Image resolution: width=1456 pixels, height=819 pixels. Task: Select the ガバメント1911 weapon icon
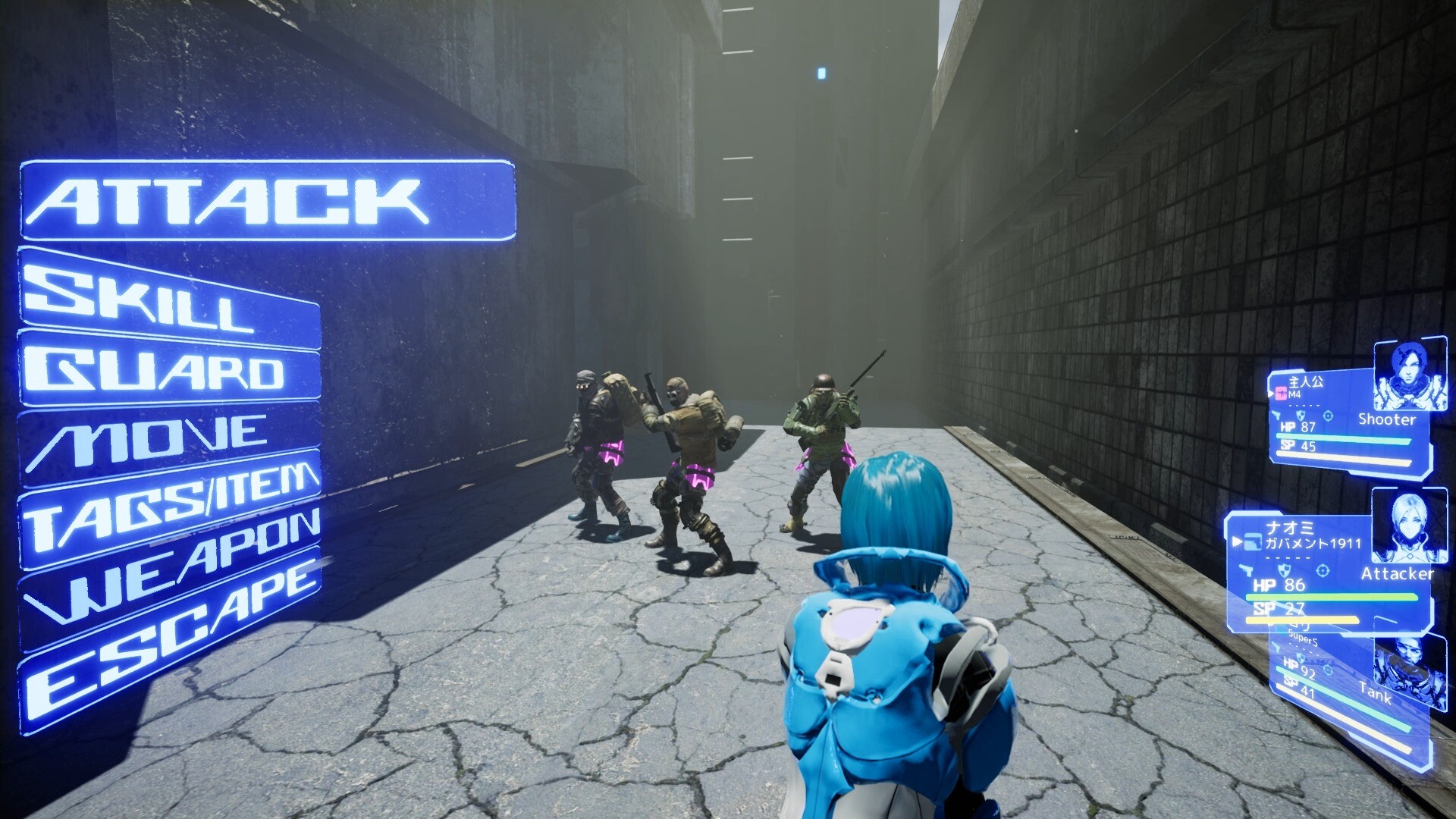point(1254,541)
